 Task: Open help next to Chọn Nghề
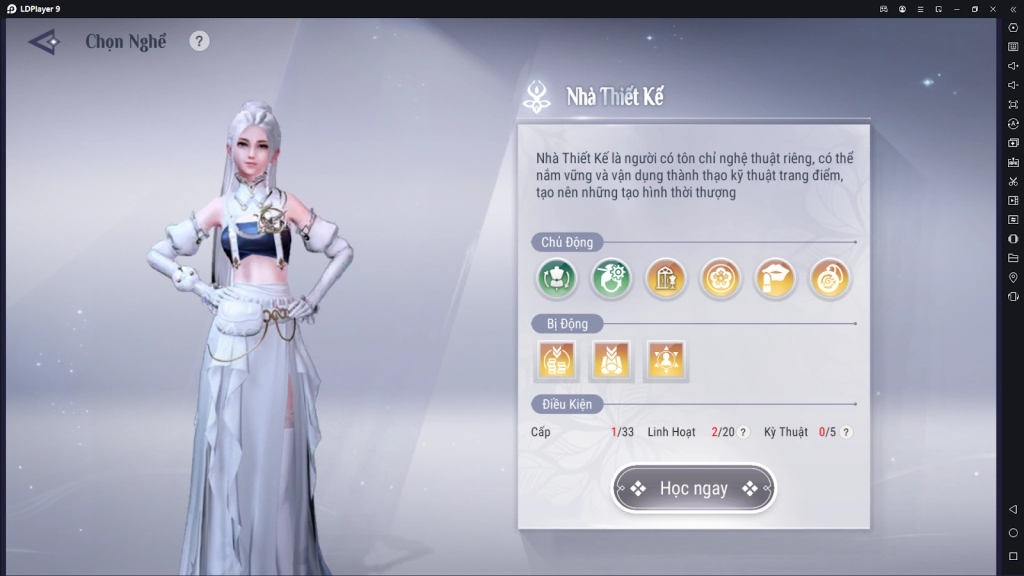click(200, 41)
